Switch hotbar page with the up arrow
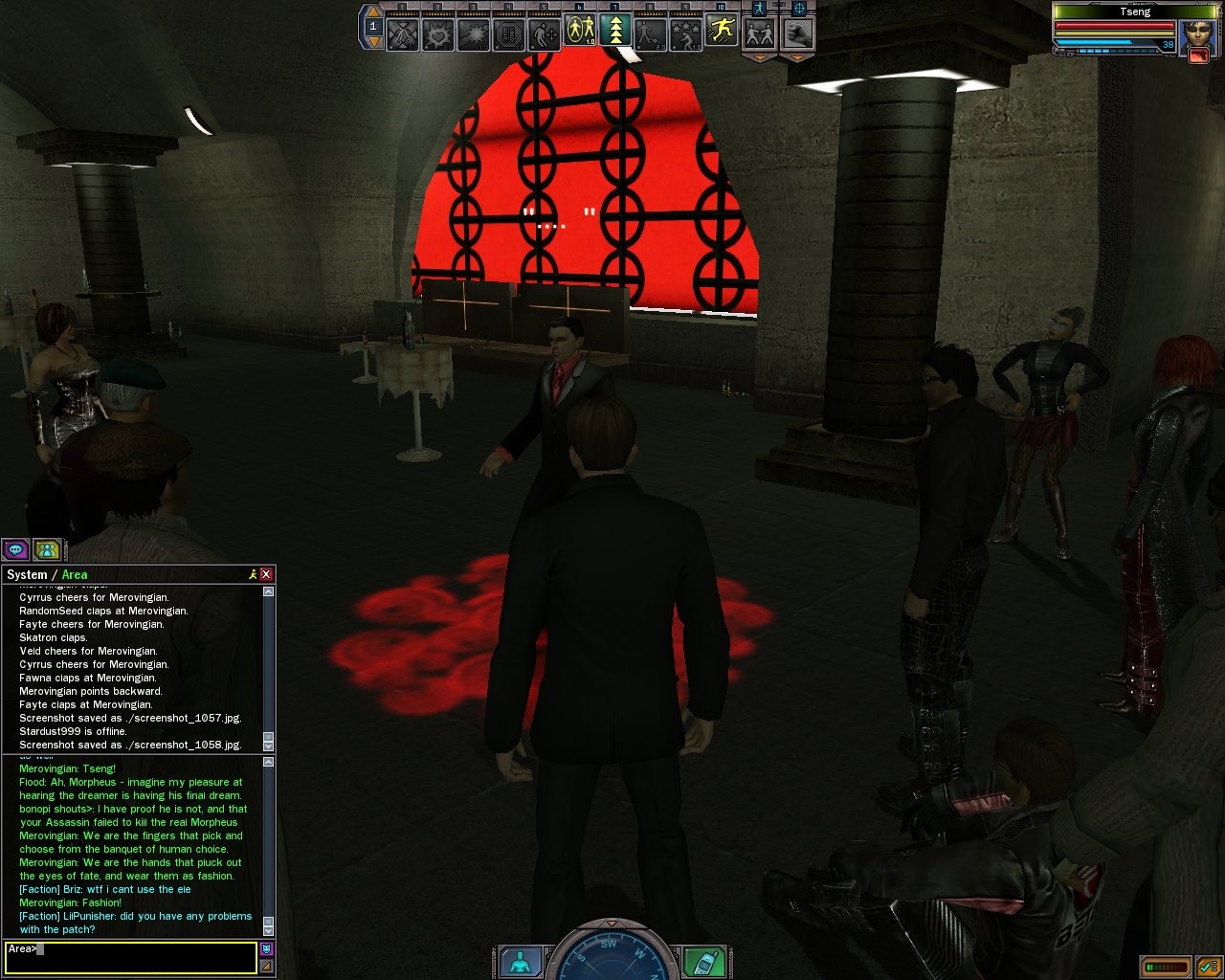1225x980 pixels. [373, 12]
